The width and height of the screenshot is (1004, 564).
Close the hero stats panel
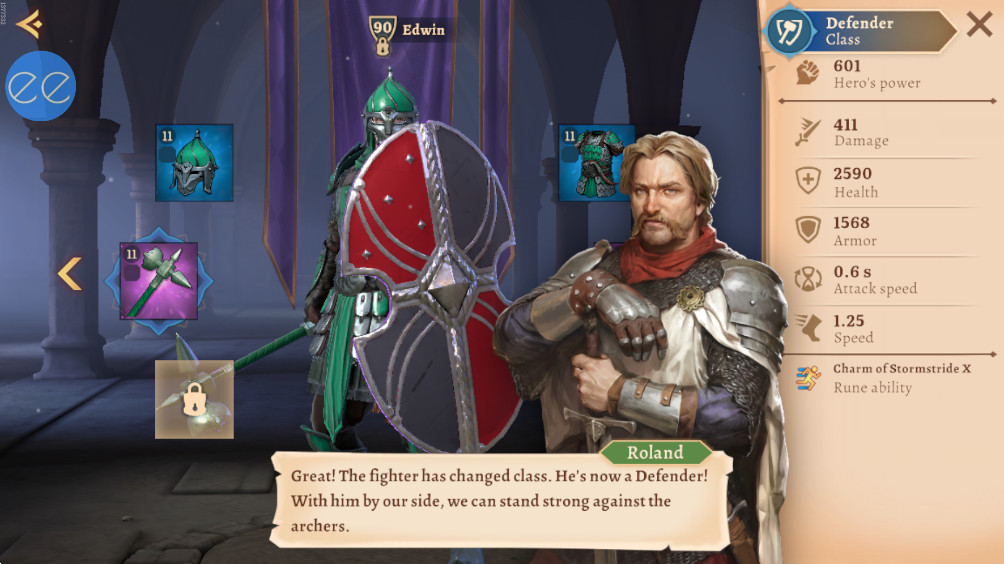pyautogui.click(x=979, y=24)
